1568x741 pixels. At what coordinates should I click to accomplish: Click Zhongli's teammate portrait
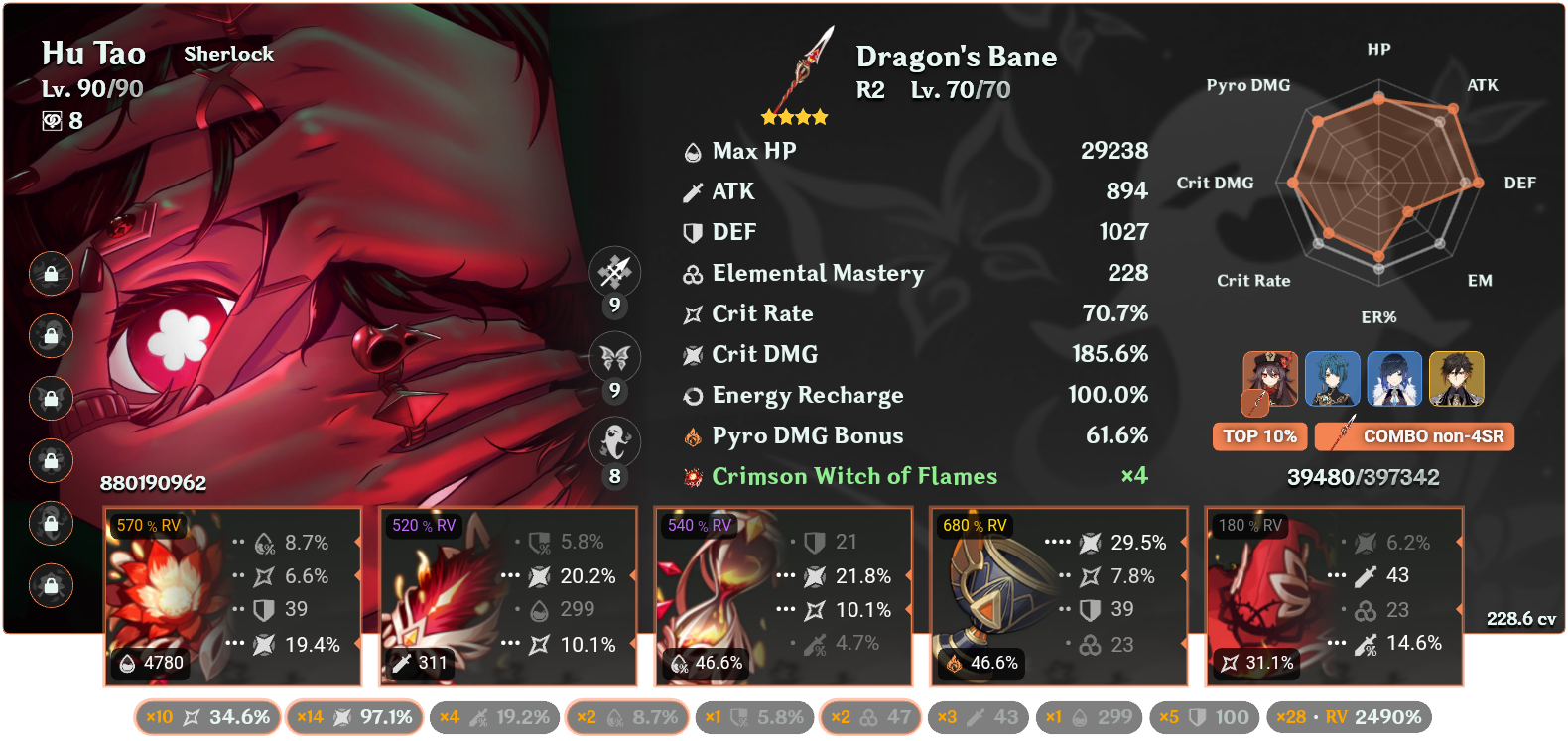1456,379
